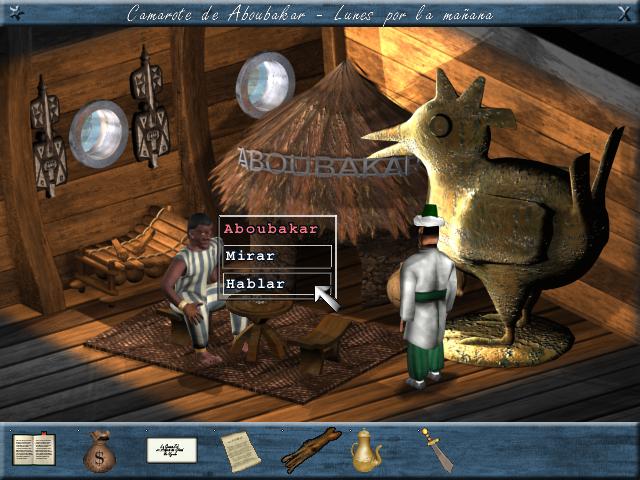Select Mirar from the action menu

pyautogui.click(x=277, y=256)
